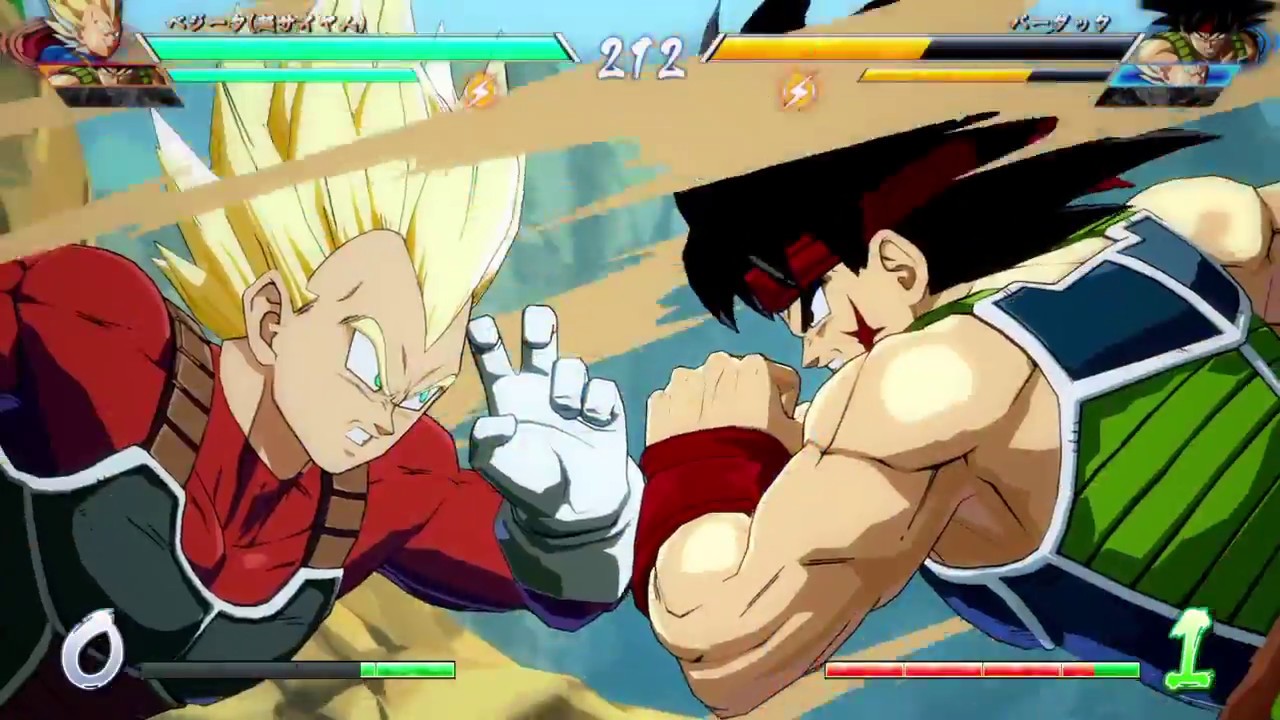Click the Ki gauge level number 0 bottom left
Screen dimensions: 1280x720
pos(95,650)
